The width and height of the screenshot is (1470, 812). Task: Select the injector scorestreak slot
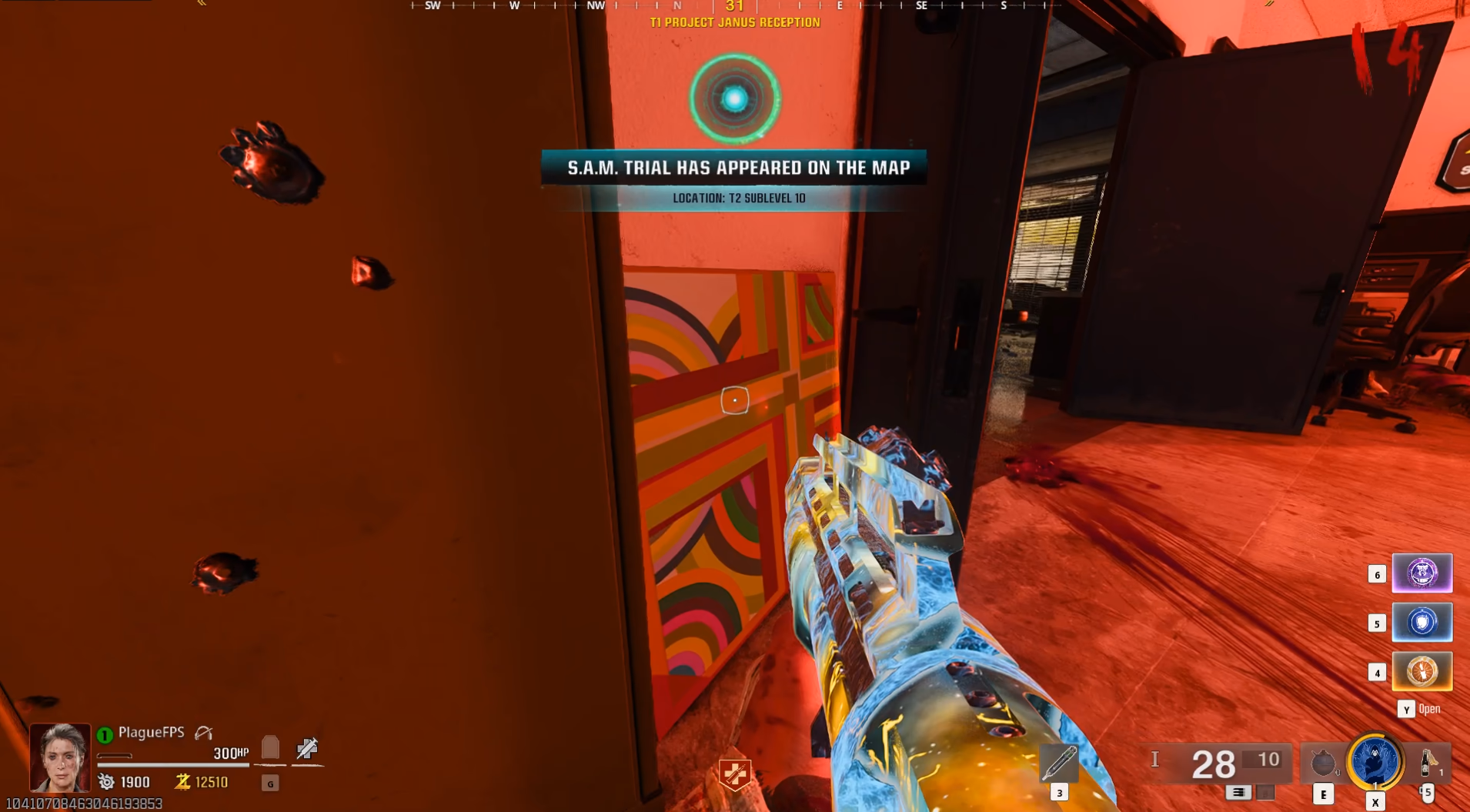pos(1059,763)
